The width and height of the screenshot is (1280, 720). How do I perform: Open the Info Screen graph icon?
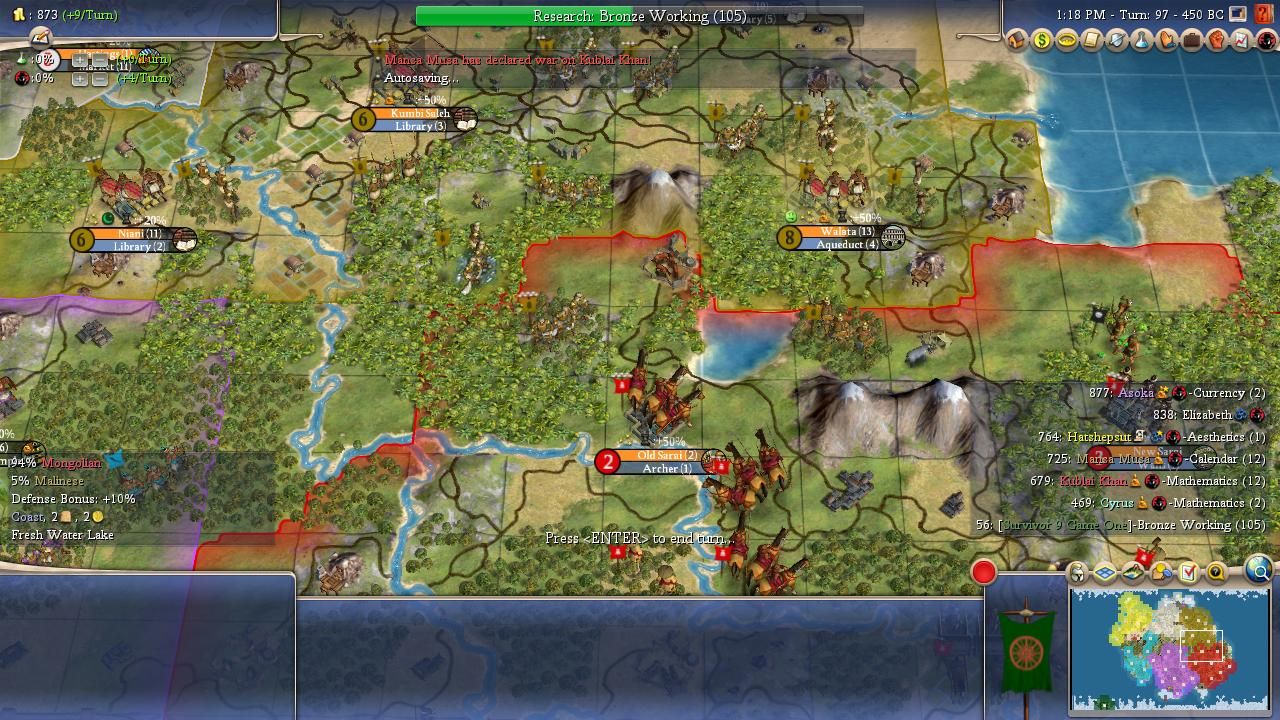tap(1242, 41)
